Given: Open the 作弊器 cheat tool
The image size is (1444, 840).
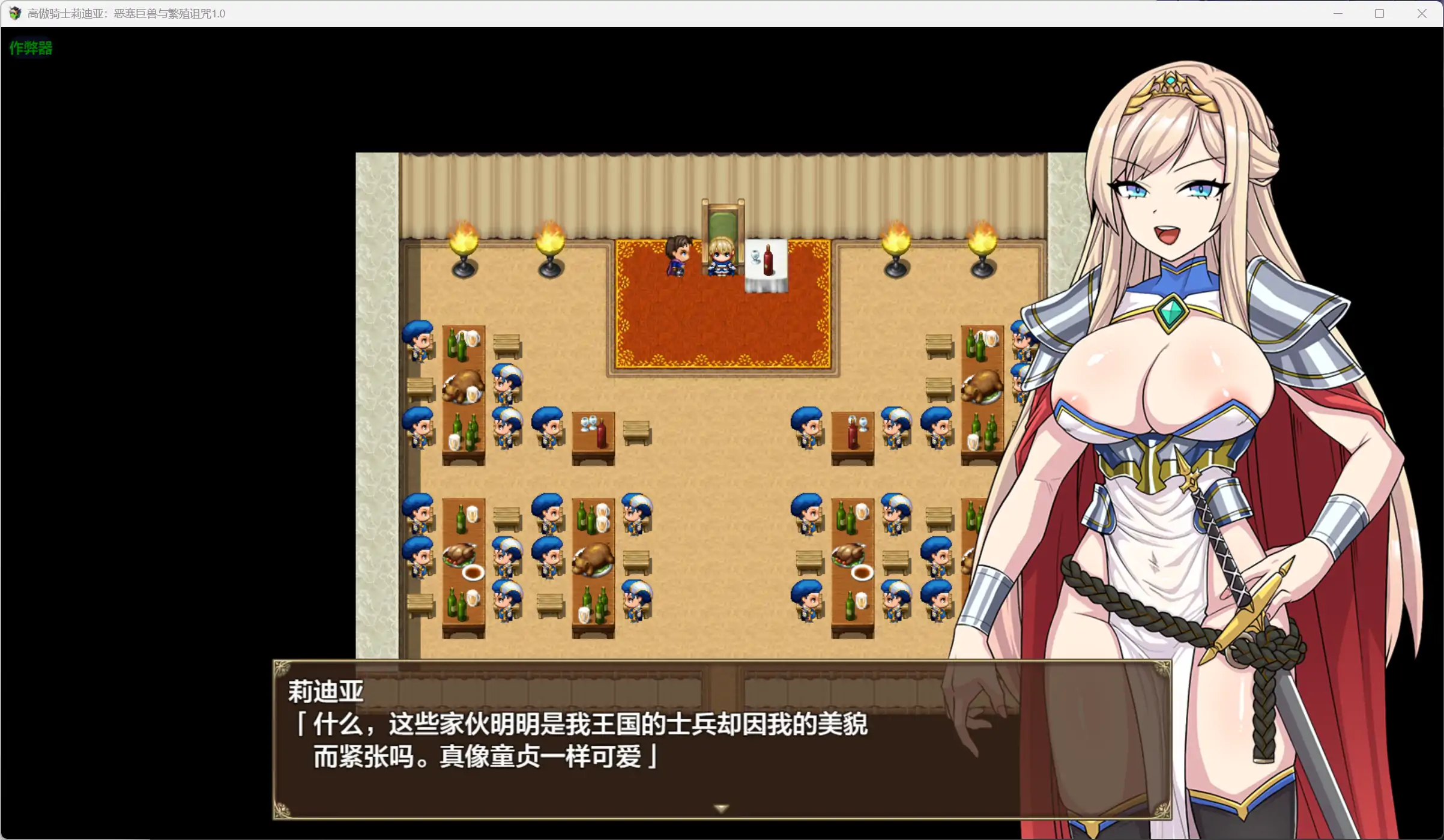Looking at the screenshot, I should 30,48.
